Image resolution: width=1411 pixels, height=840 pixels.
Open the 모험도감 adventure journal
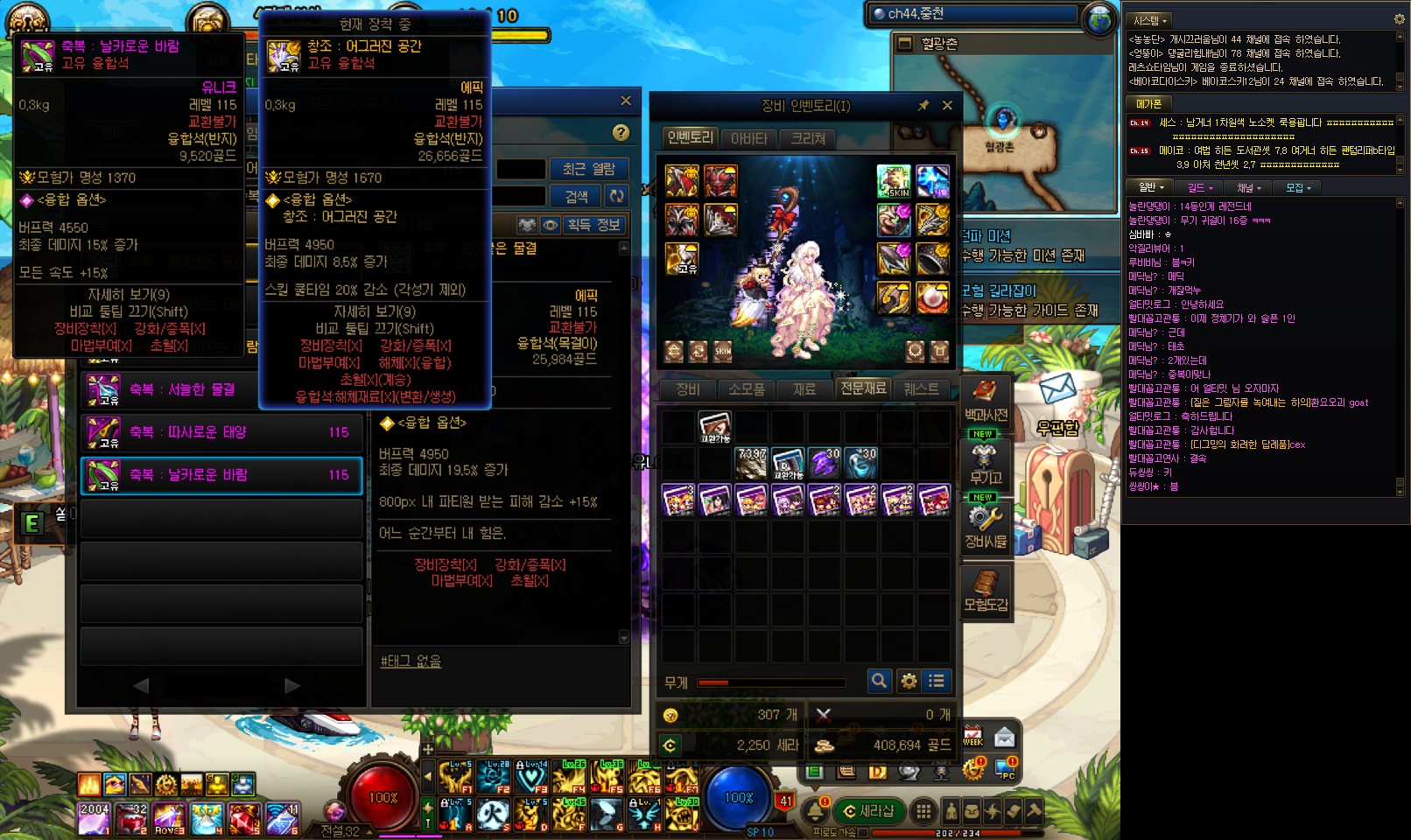tap(986, 591)
